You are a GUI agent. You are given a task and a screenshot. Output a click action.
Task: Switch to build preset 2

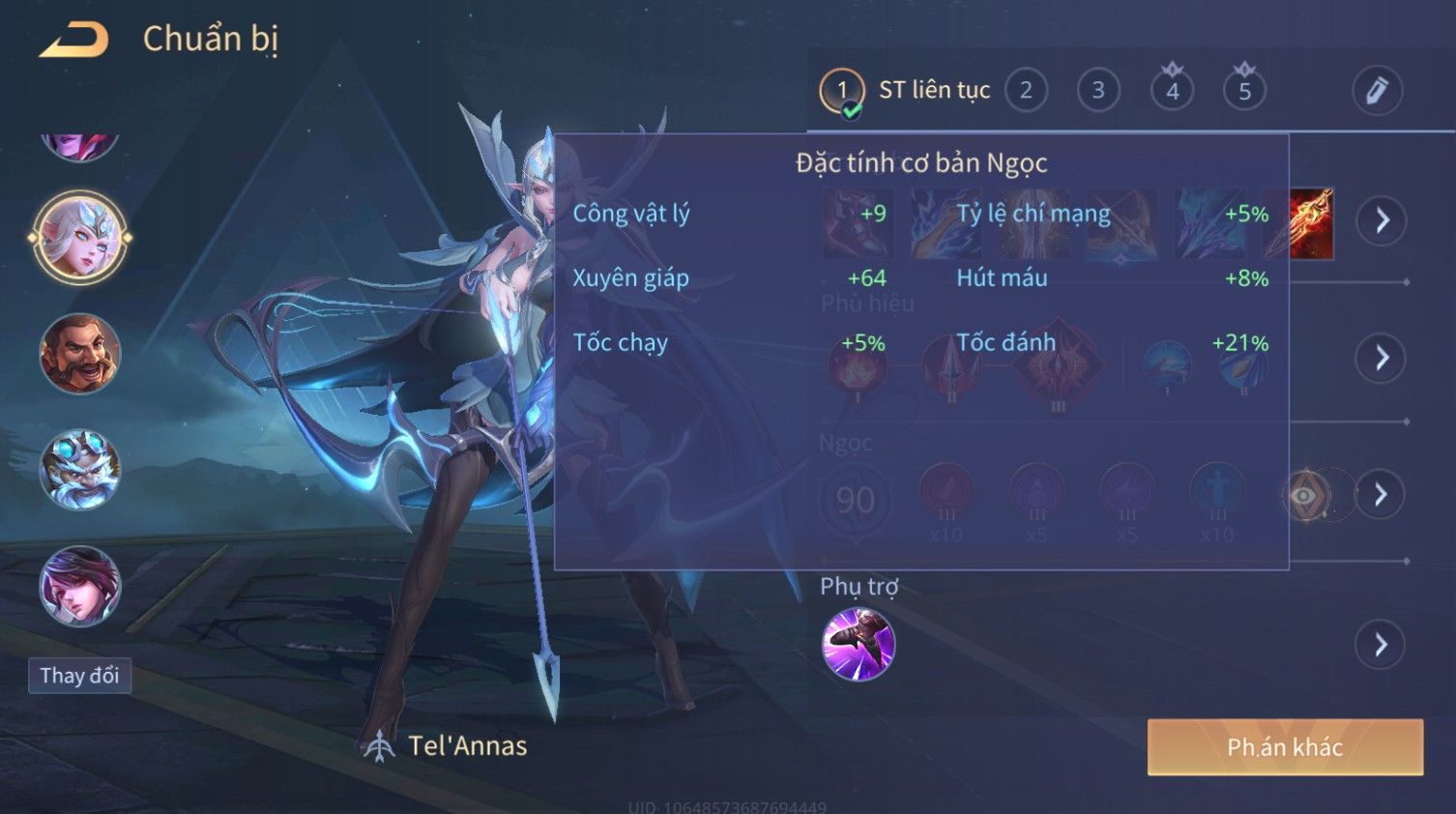pyautogui.click(x=1026, y=91)
